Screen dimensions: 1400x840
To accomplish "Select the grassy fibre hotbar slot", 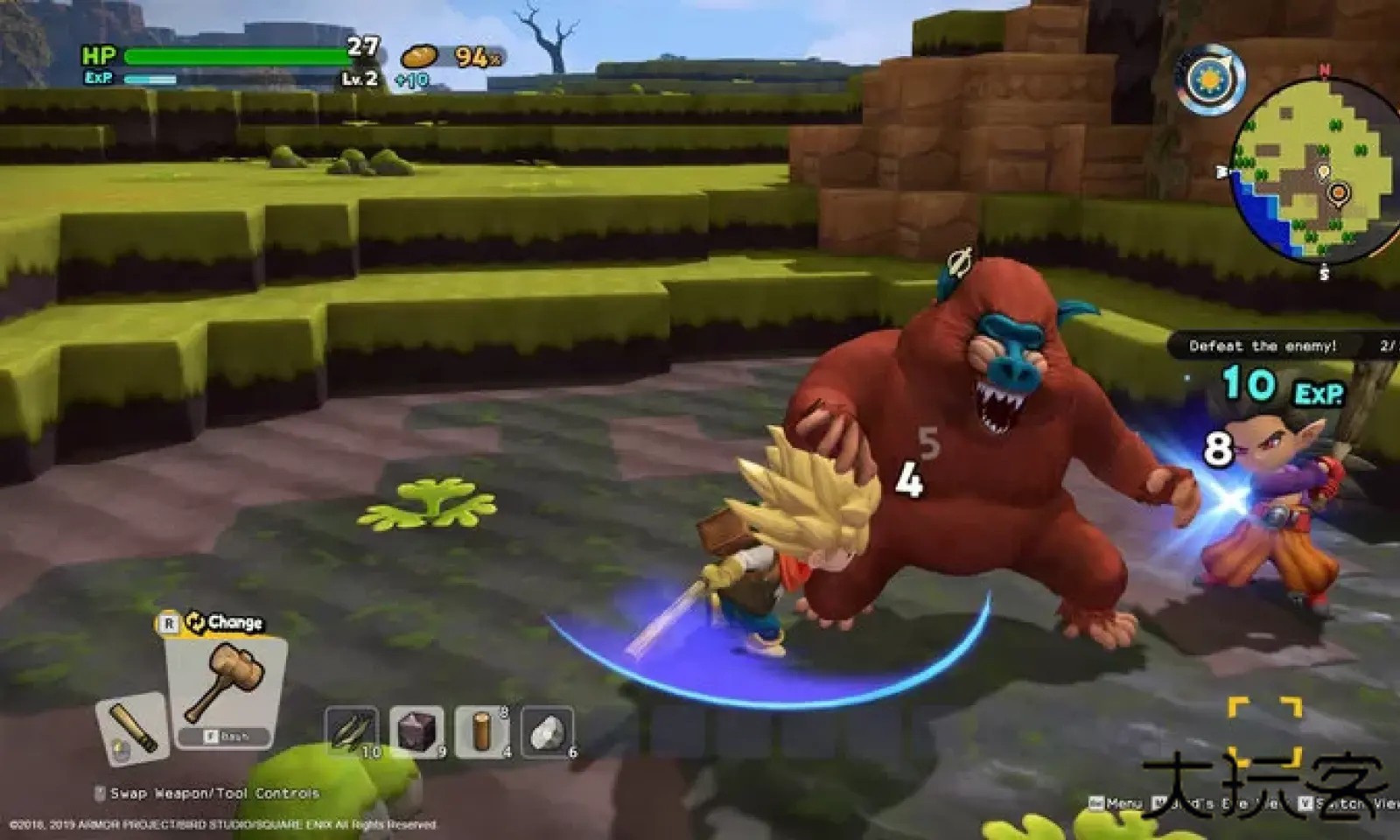I will pos(351,731).
